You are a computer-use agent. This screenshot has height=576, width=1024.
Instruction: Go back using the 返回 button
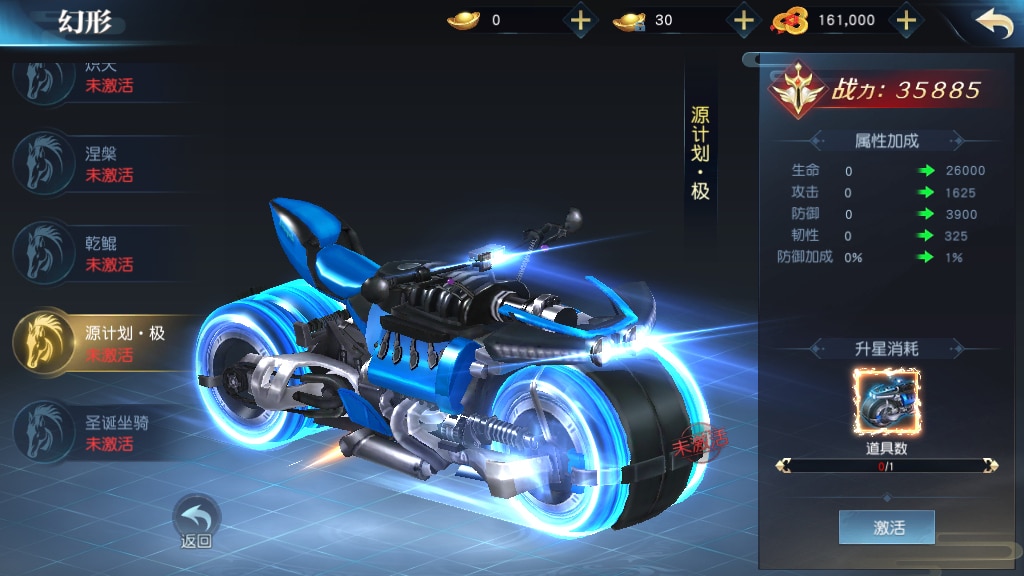(x=196, y=522)
